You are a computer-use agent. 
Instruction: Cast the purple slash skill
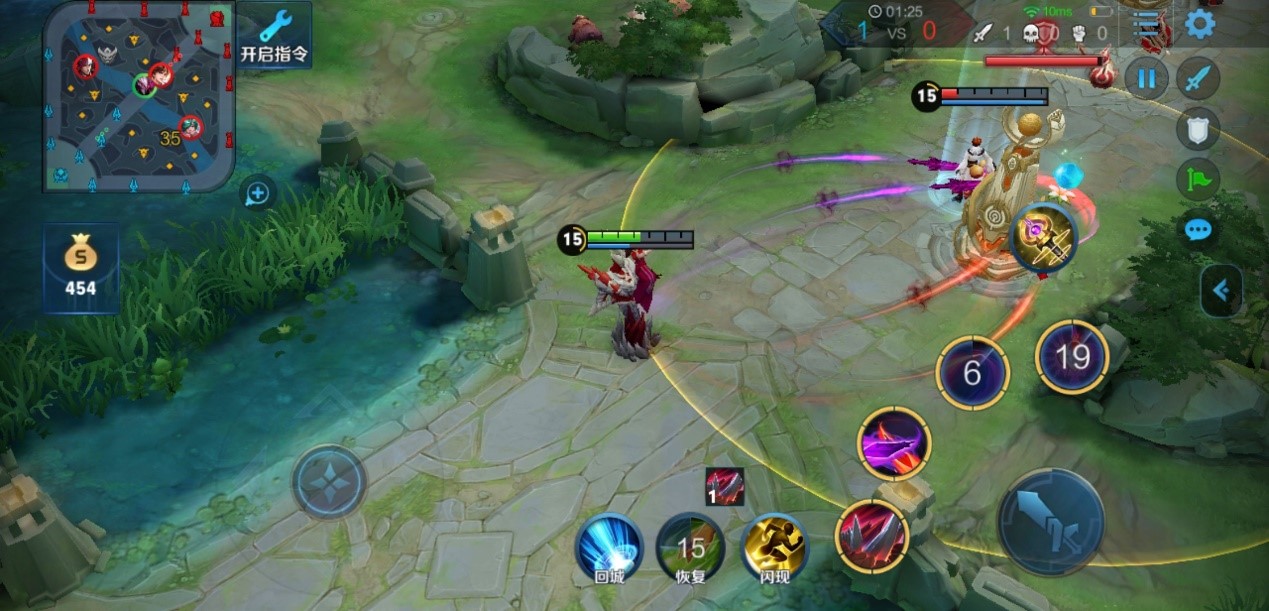pyautogui.click(x=894, y=443)
